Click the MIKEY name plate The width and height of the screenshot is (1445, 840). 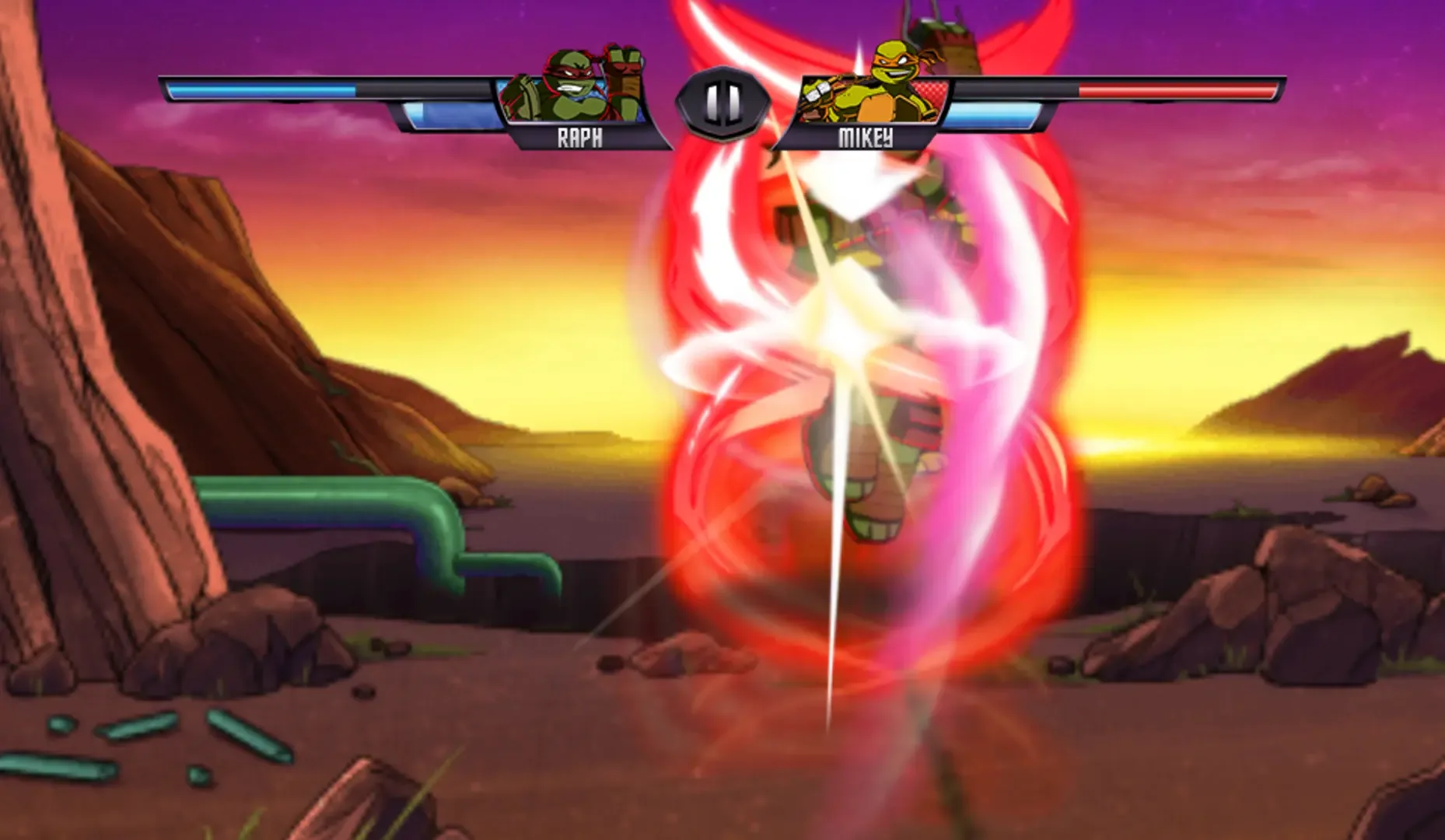(866, 138)
